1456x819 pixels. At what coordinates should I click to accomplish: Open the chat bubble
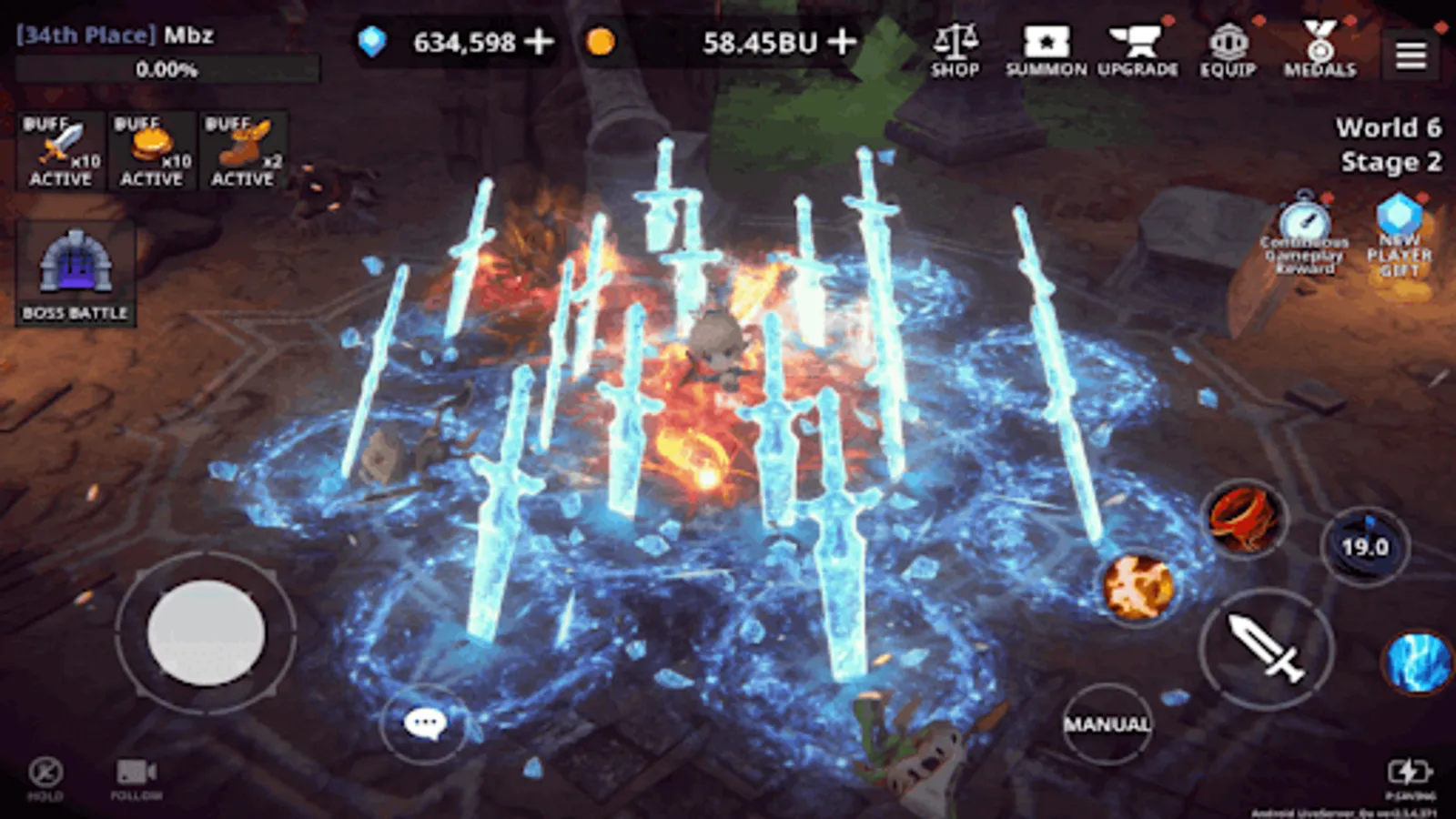click(x=423, y=723)
